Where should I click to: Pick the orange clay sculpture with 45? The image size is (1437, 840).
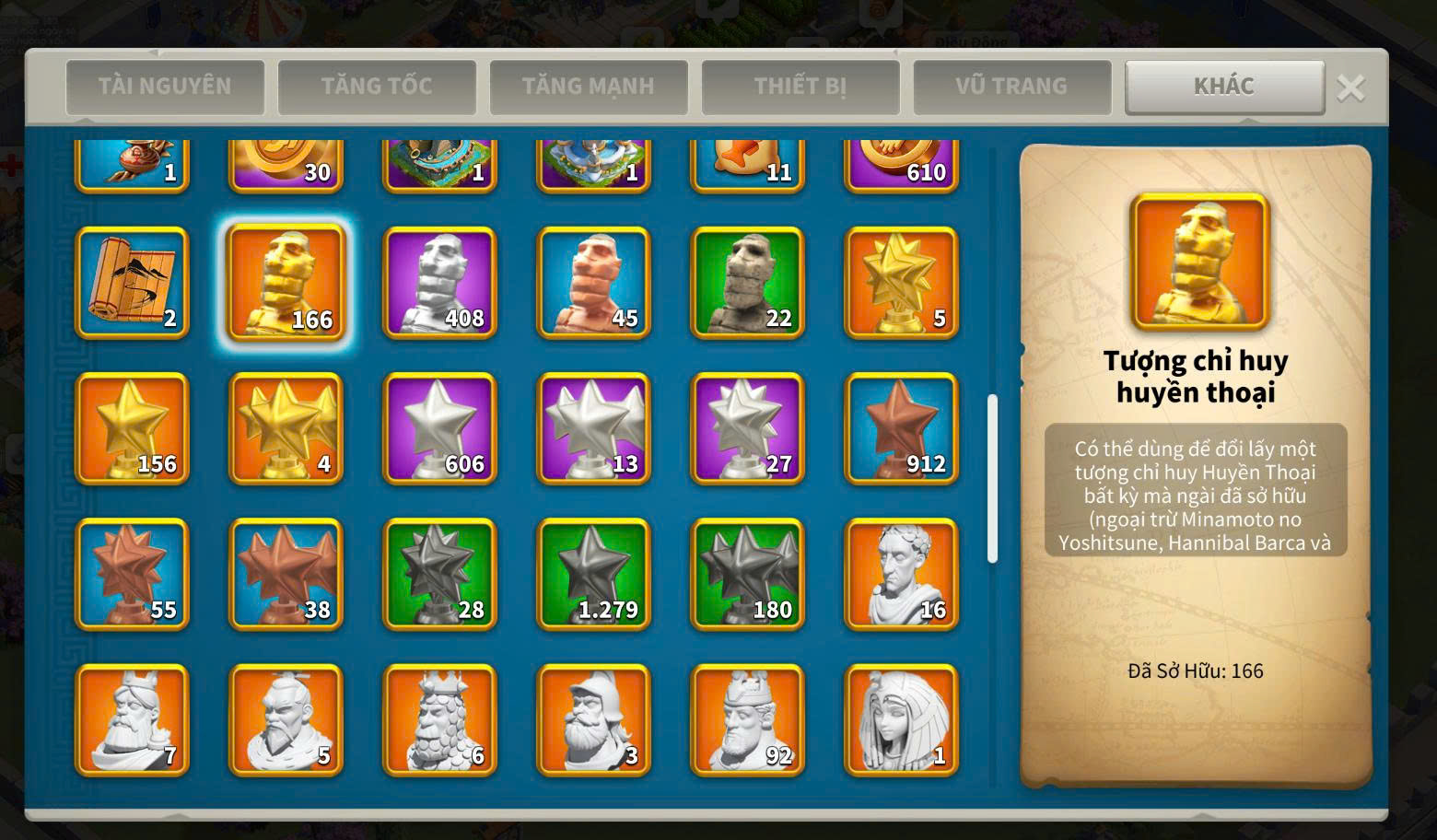click(x=593, y=283)
